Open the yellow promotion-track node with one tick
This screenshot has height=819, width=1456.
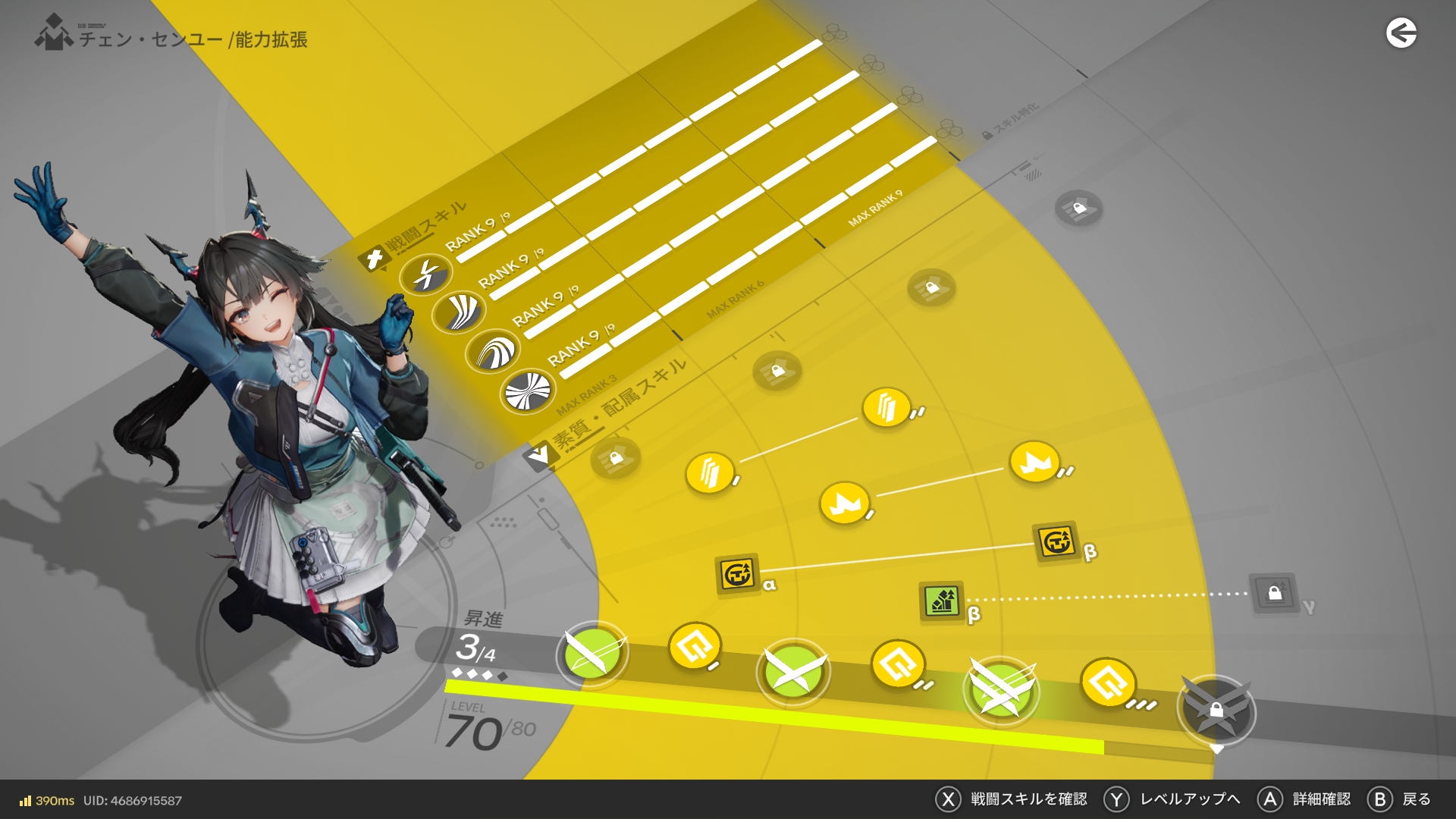(694, 647)
